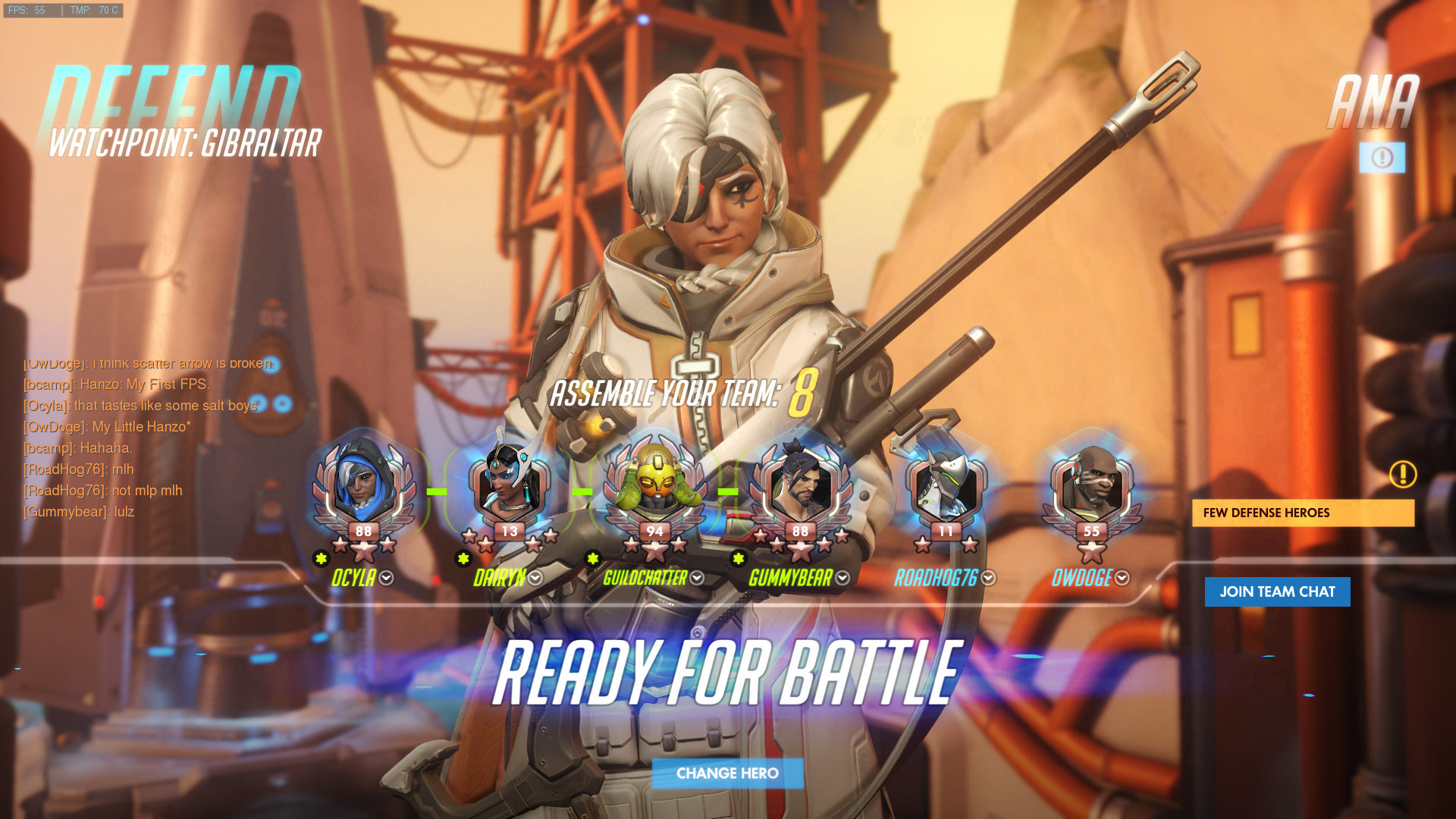
Task: Select Ocyla's Ana portrait
Action: [x=364, y=485]
